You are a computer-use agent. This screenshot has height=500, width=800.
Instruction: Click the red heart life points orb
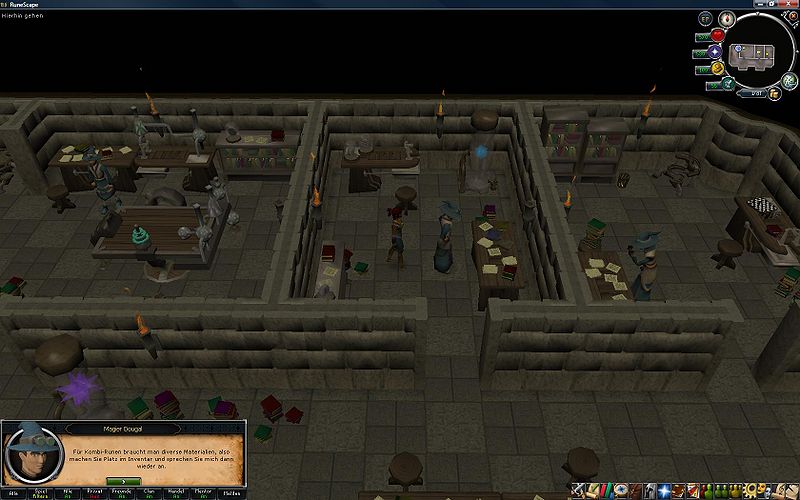(x=717, y=36)
